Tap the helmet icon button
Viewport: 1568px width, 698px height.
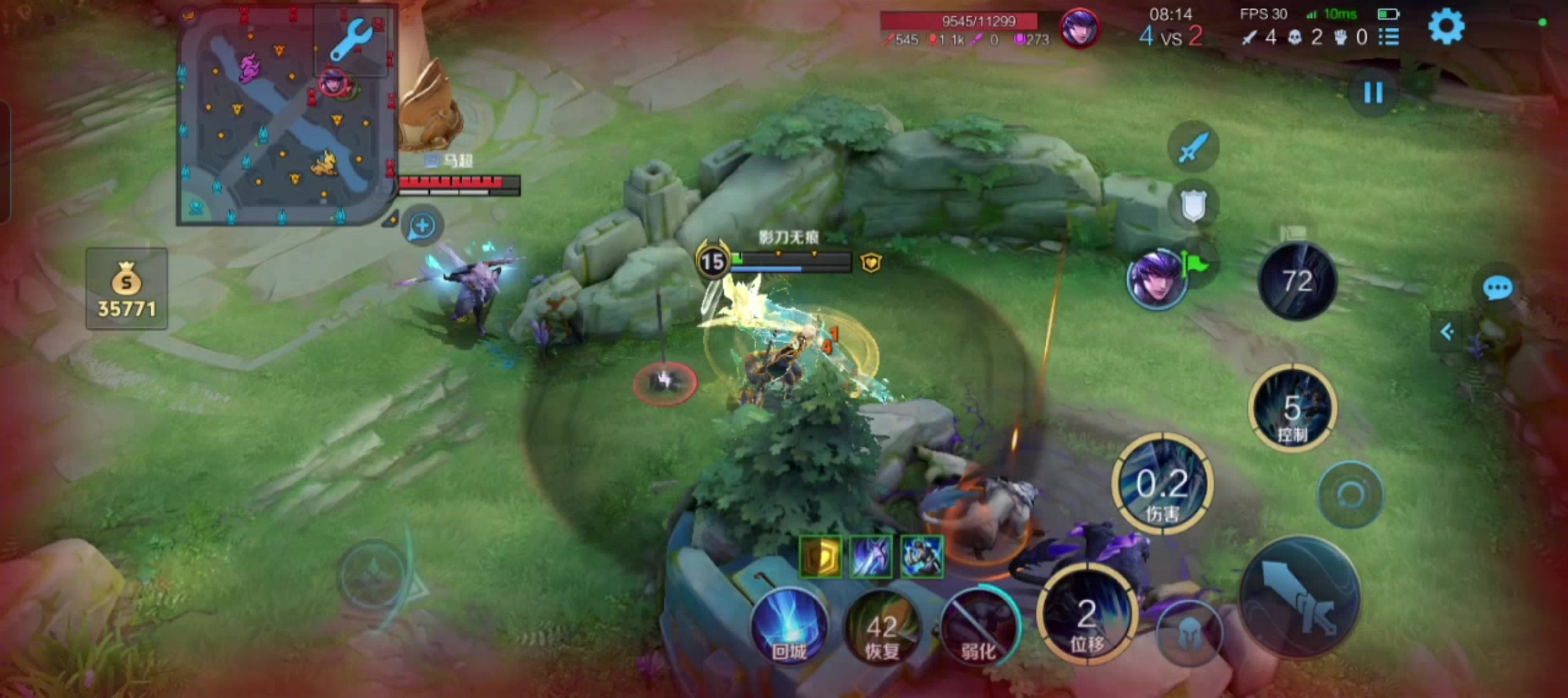[x=1188, y=634]
